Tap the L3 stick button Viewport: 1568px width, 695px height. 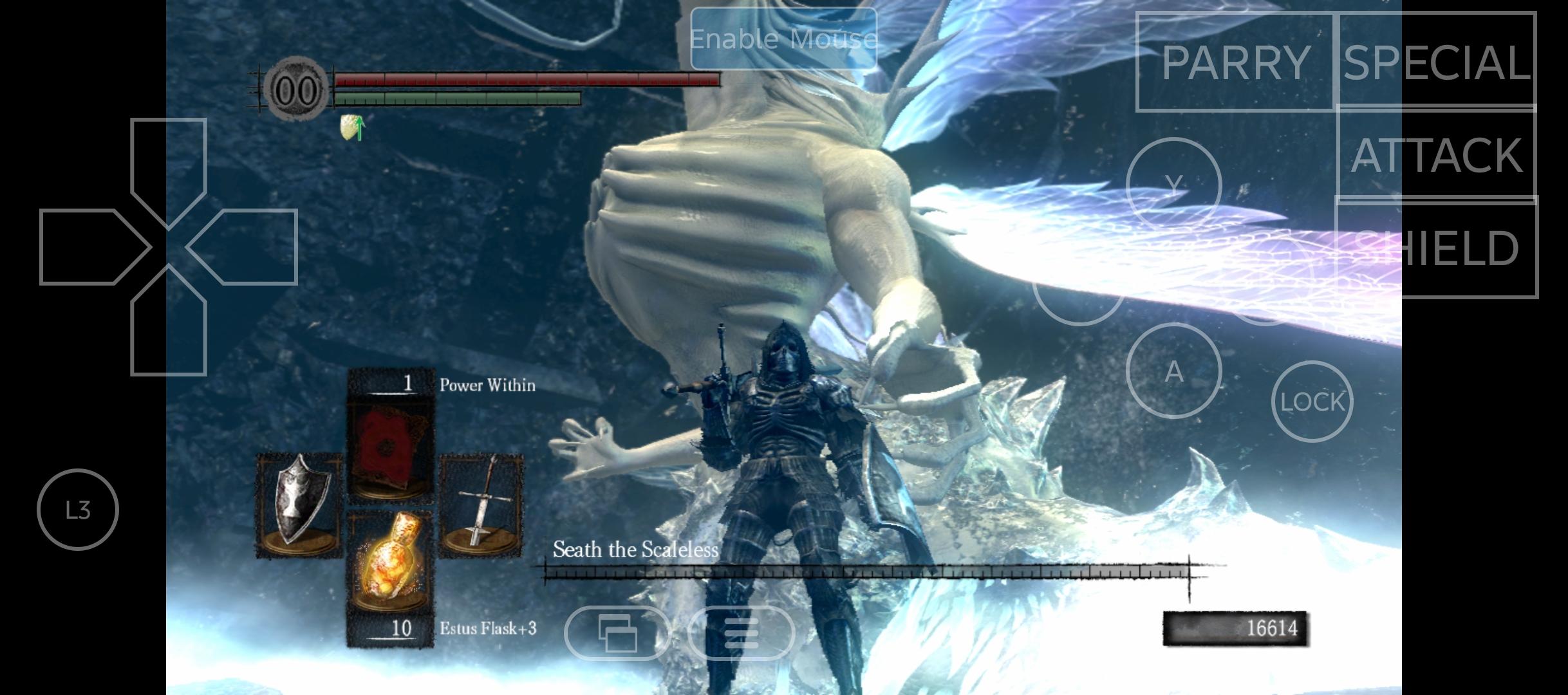[x=78, y=510]
